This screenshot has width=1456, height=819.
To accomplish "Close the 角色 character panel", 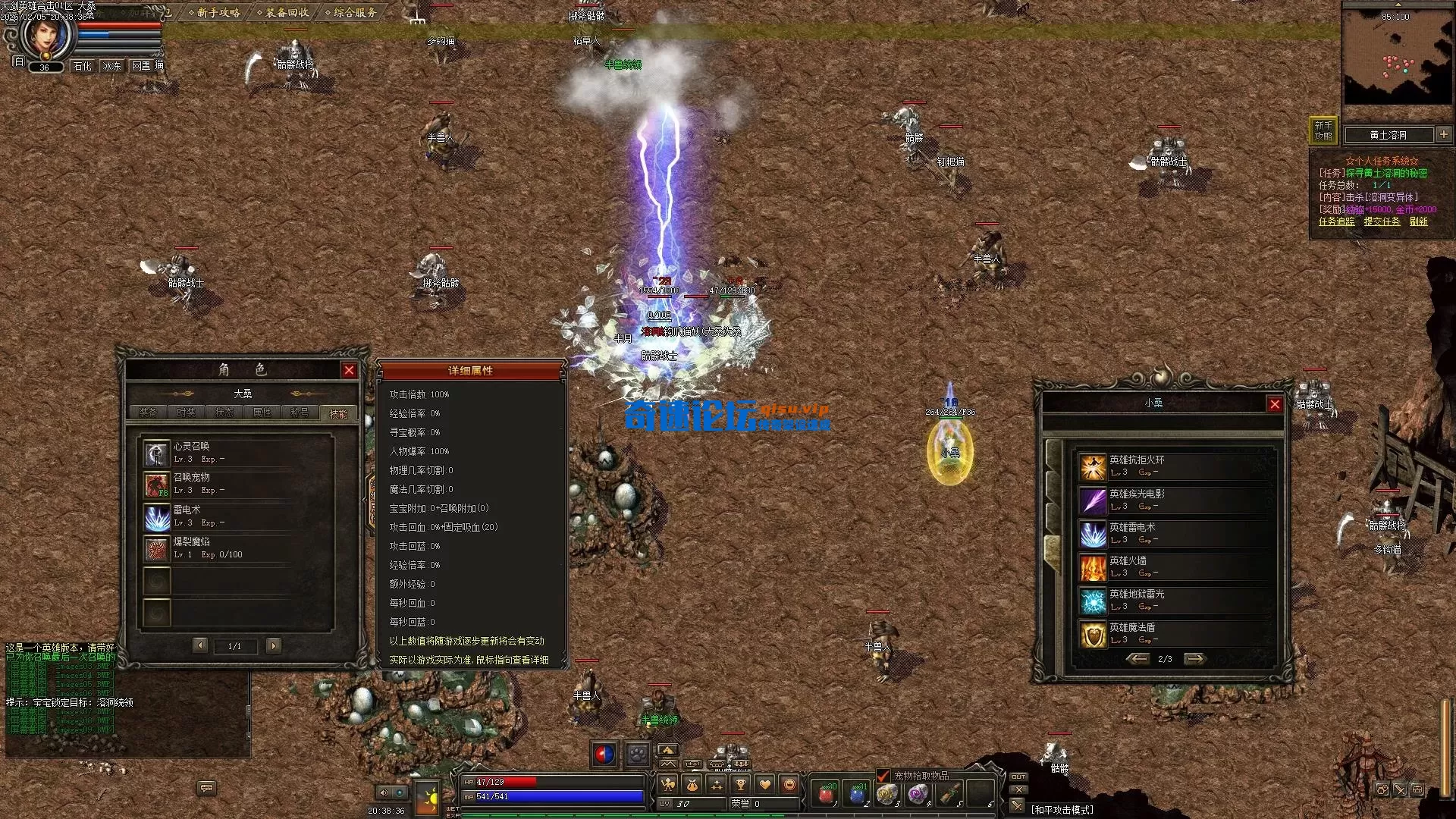I will [349, 370].
